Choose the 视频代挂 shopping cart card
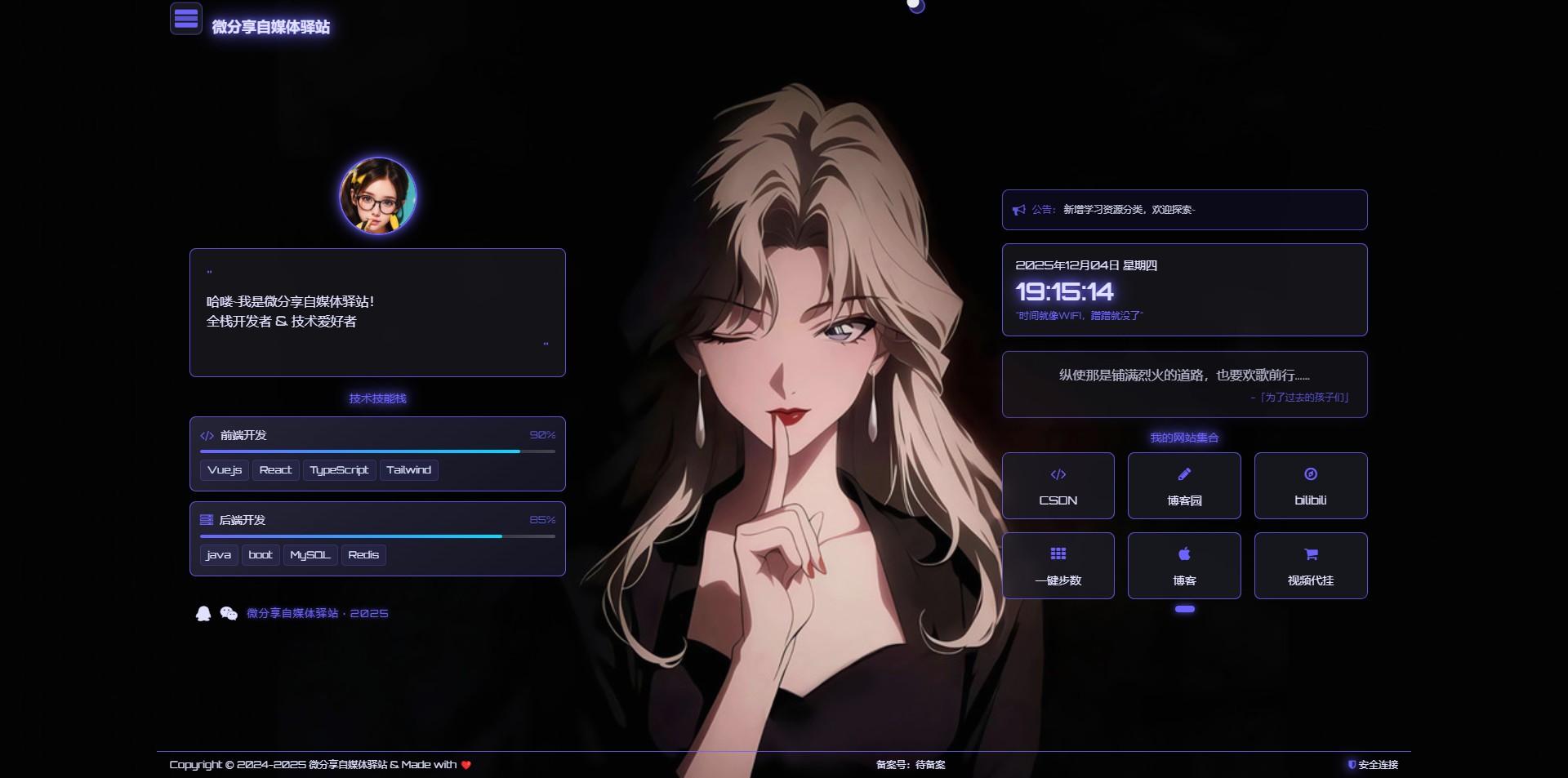 pos(1310,566)
